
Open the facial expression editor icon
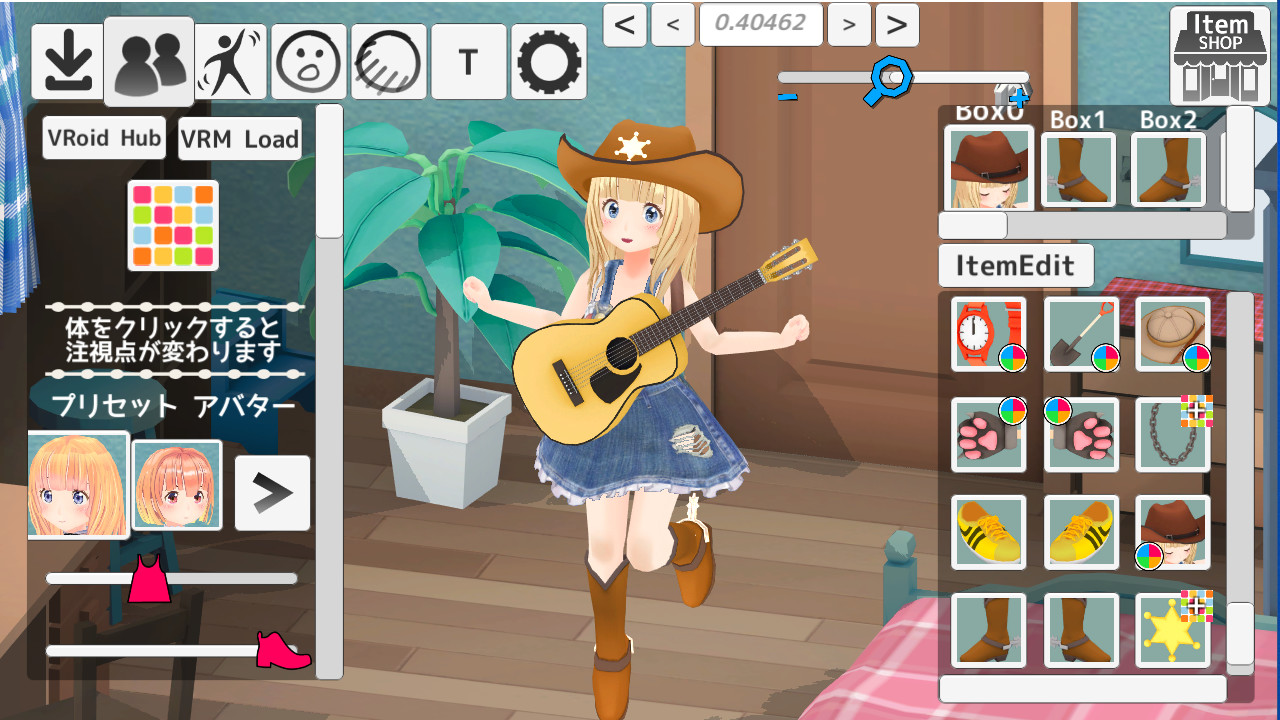coord(309,61)
